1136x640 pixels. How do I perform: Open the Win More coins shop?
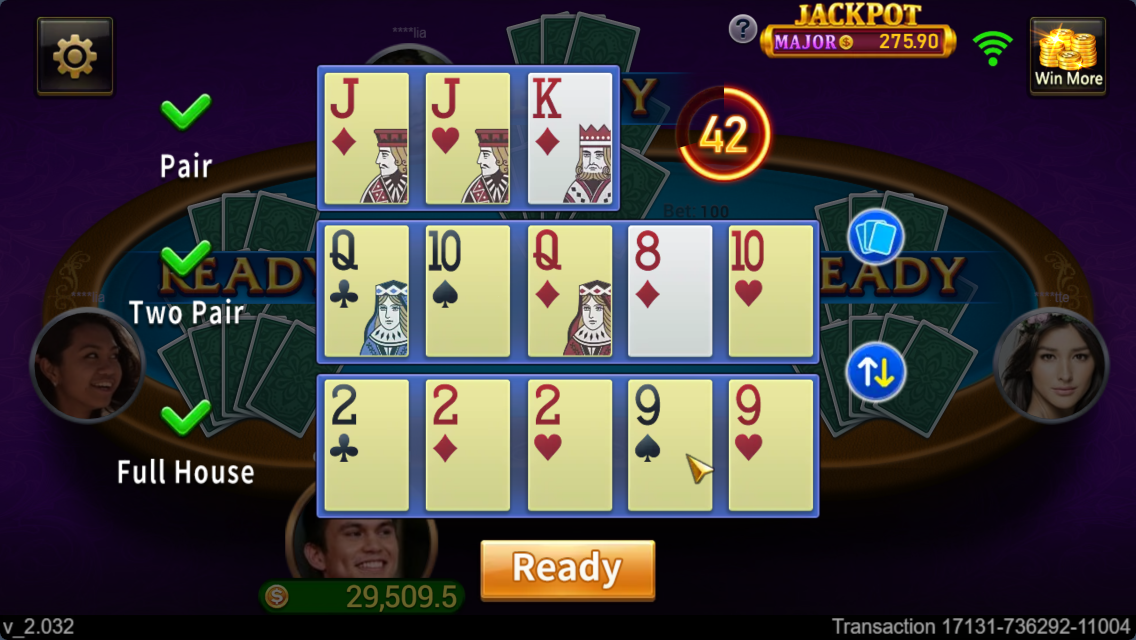(x=1068, y=56)
